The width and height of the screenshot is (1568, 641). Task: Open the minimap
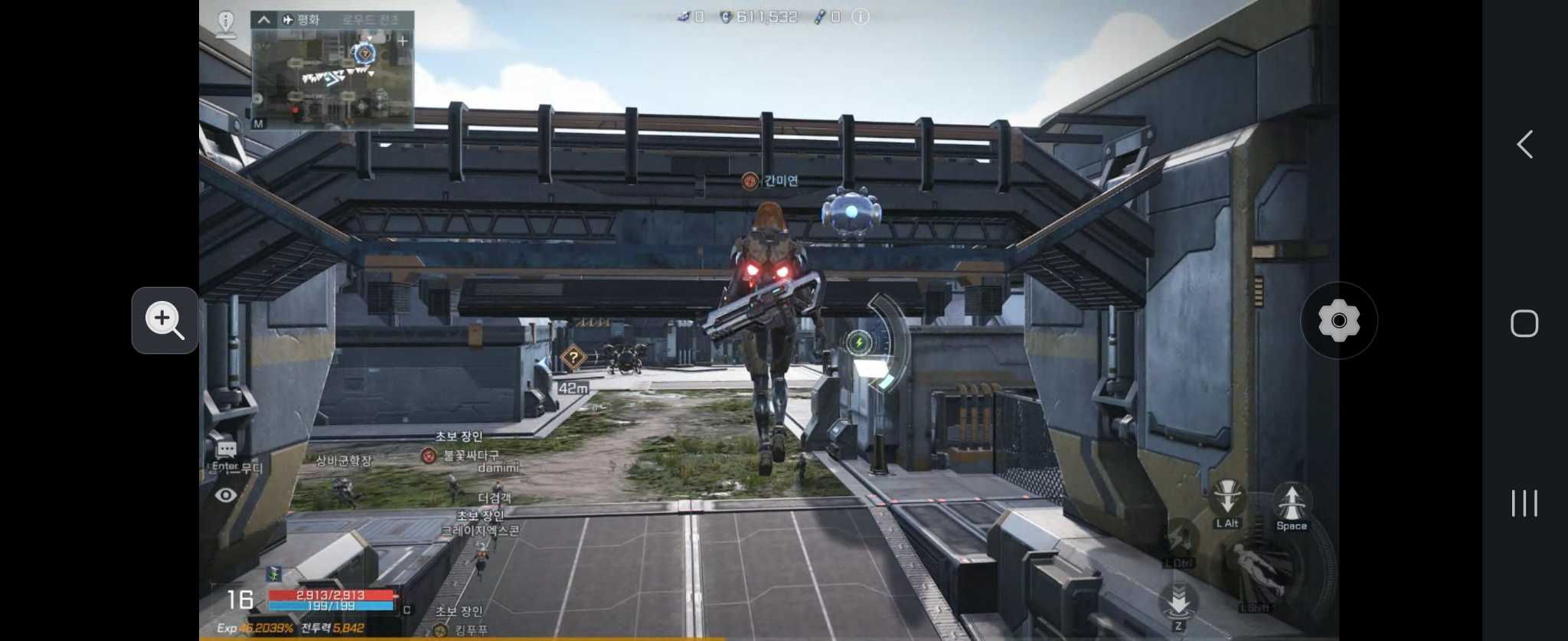coord(332,78)
